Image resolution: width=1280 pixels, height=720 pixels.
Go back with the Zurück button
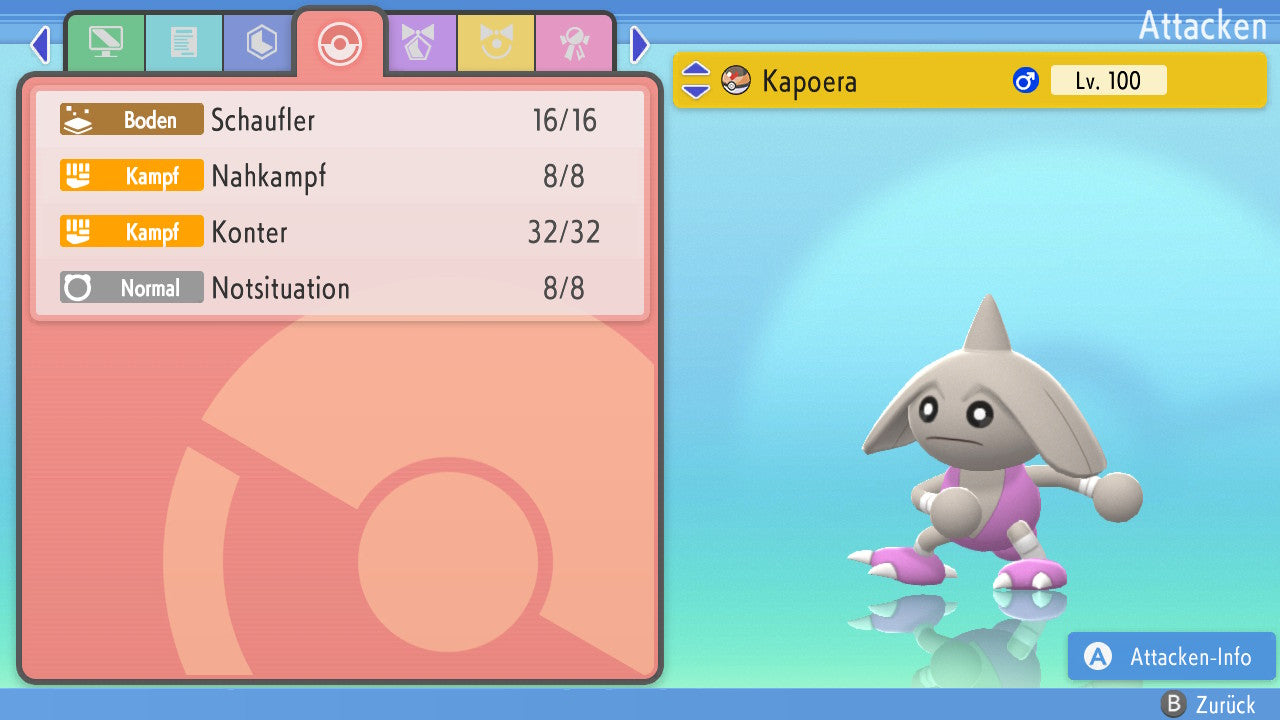1209,705
